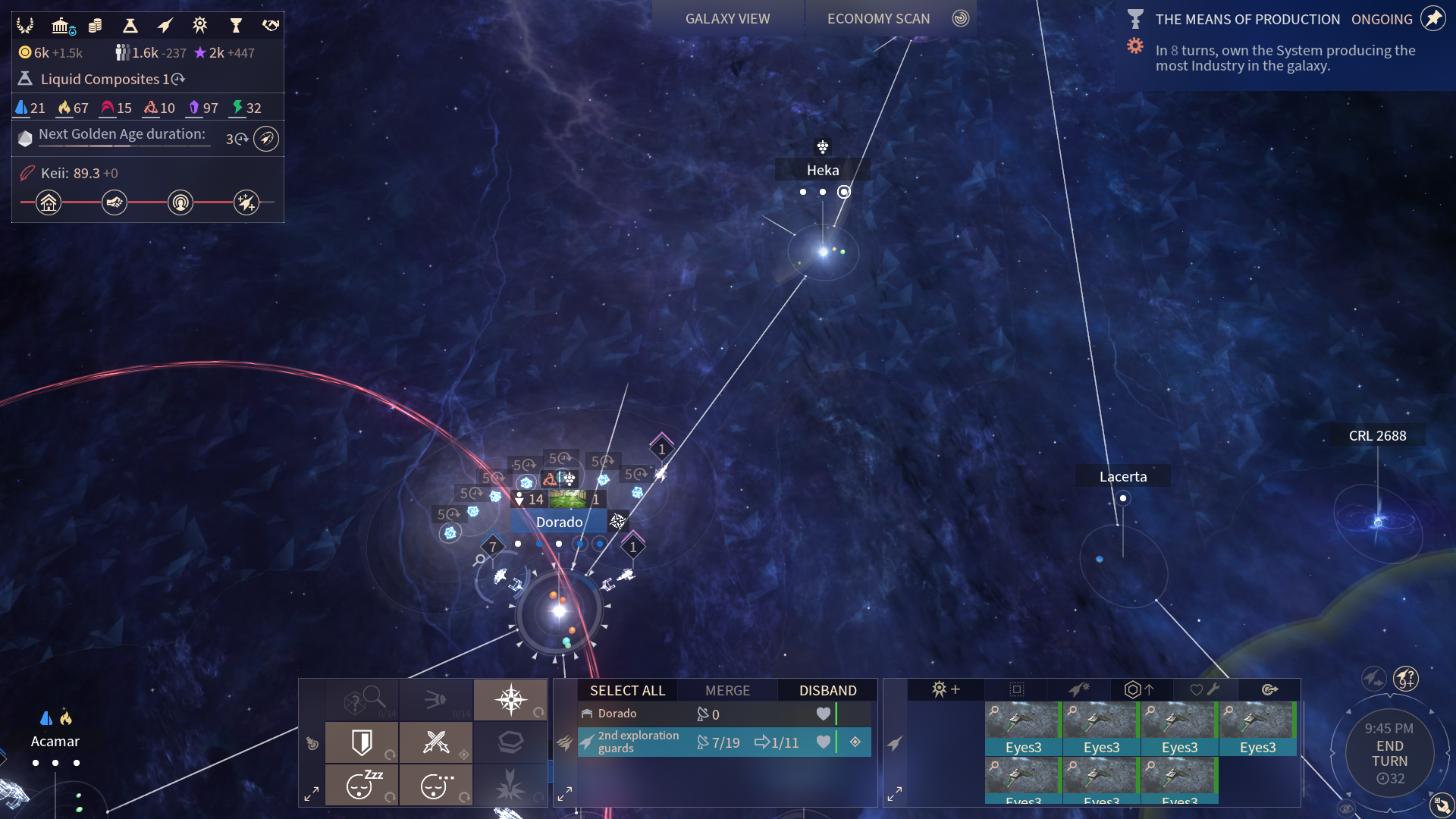Image resolution: width=1456 pixels, height=819 pixels.
Task: Open the Economy Scan view
Action: pyautogui.click(x=878, y=19)
